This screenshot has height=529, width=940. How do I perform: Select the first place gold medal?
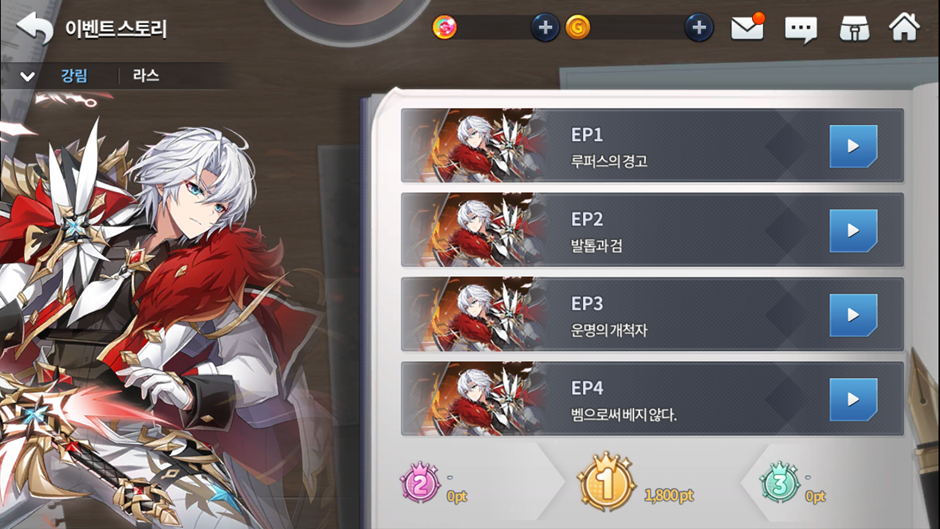[606, 486]
